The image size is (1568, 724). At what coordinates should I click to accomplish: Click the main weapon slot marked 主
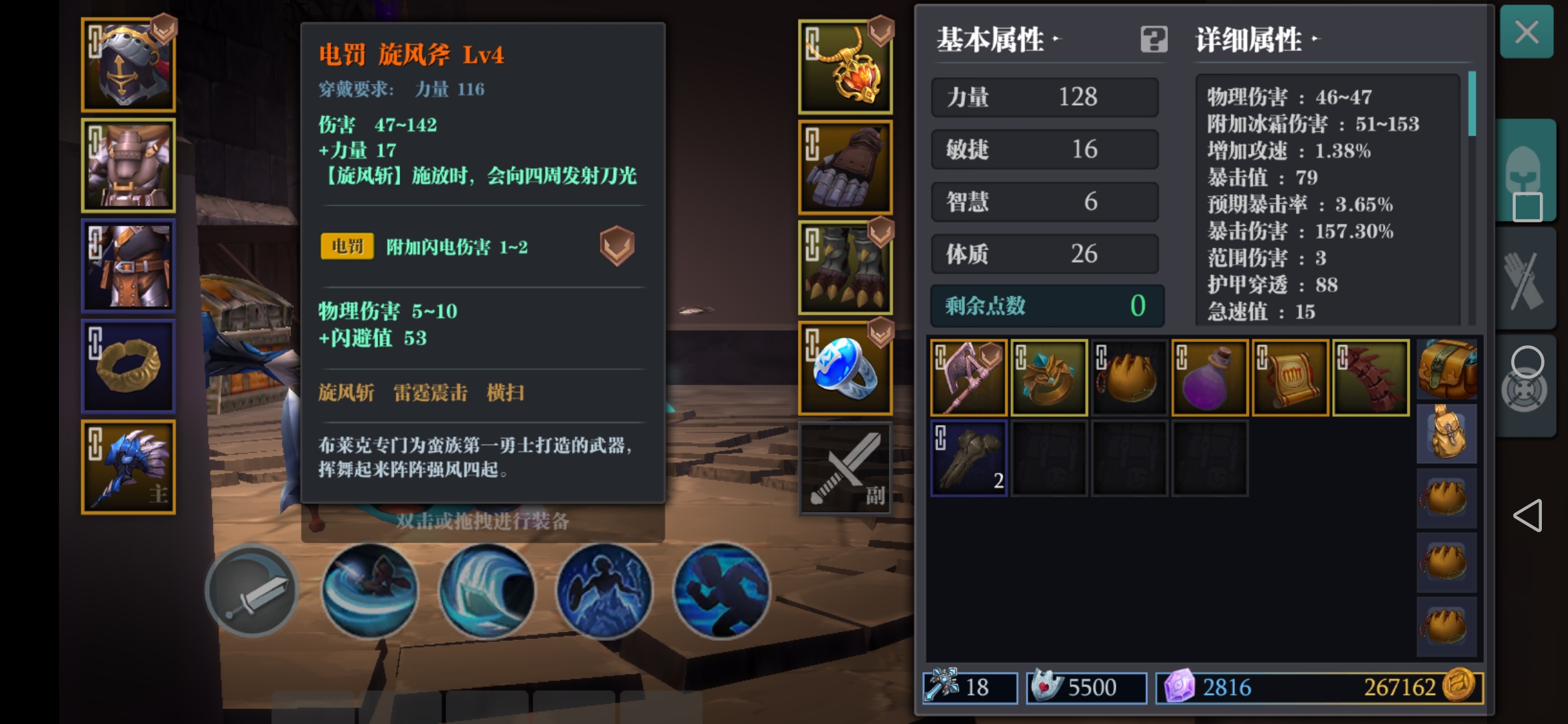[128, 466]
